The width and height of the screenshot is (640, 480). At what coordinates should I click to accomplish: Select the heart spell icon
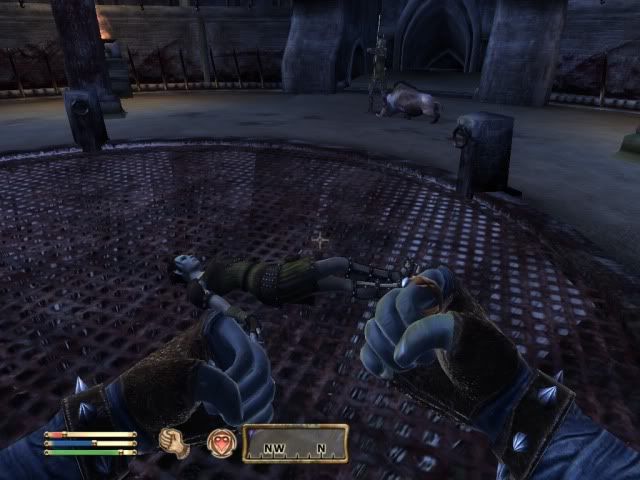click(x=220, y=442)
